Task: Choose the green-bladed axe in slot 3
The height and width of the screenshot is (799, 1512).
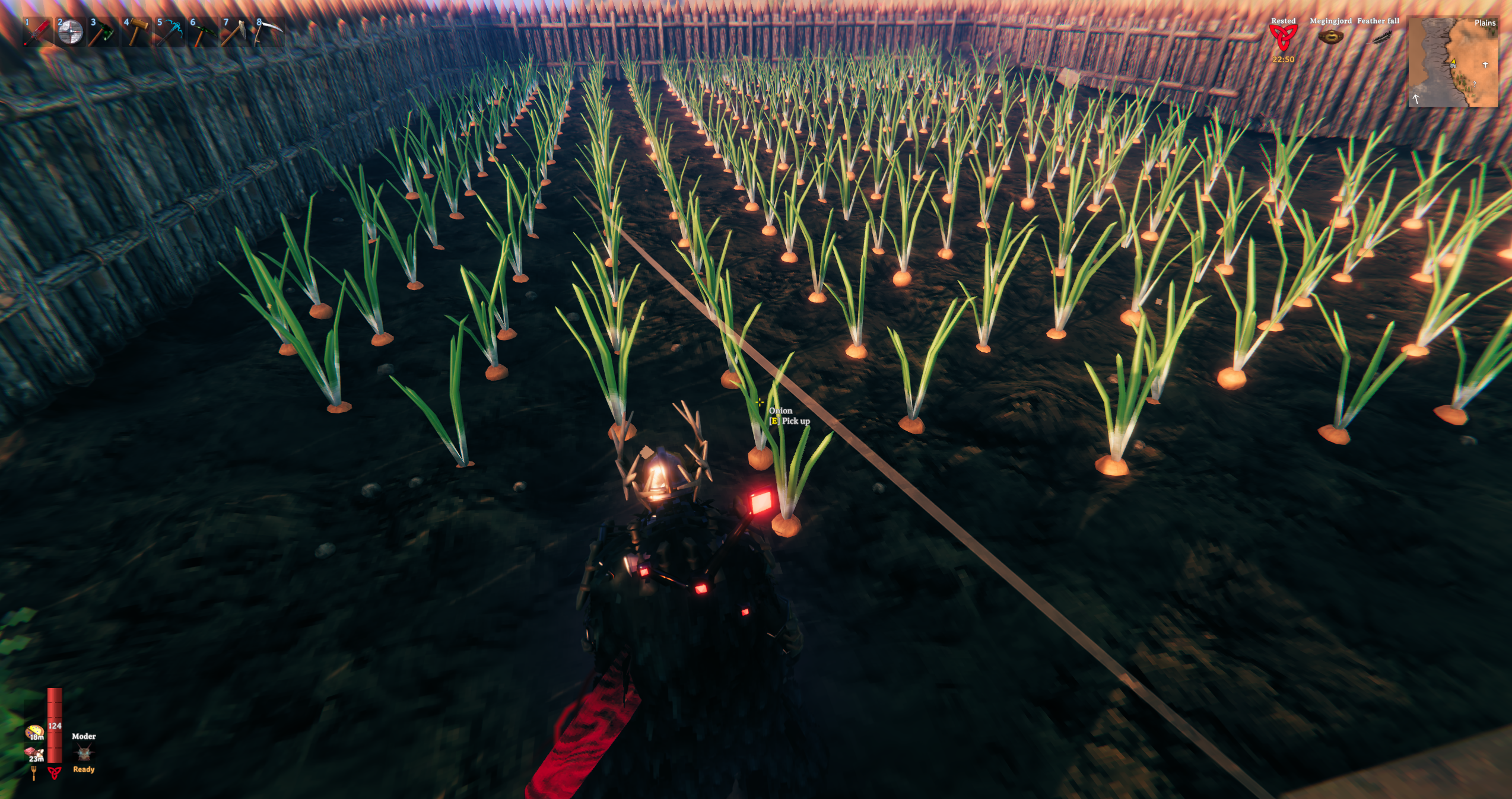Action: point(103,32)
